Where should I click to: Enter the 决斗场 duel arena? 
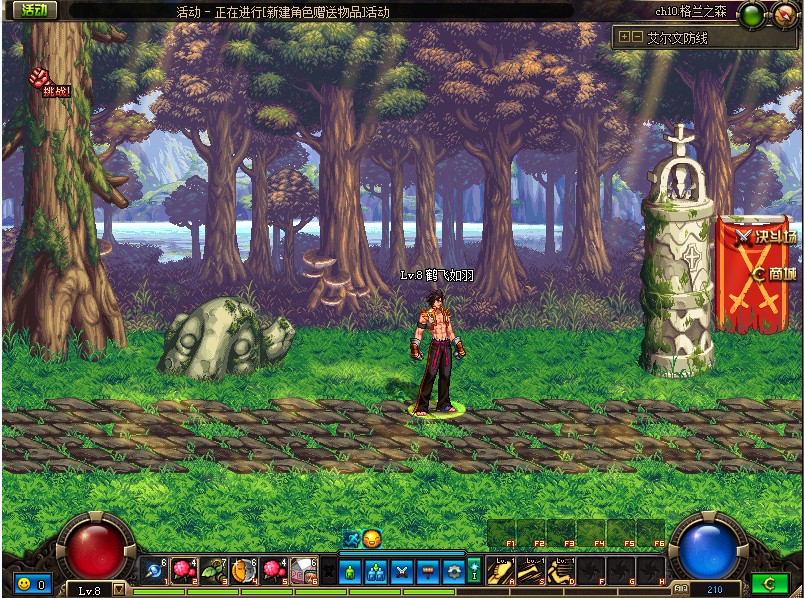click(x=767, y=238)
